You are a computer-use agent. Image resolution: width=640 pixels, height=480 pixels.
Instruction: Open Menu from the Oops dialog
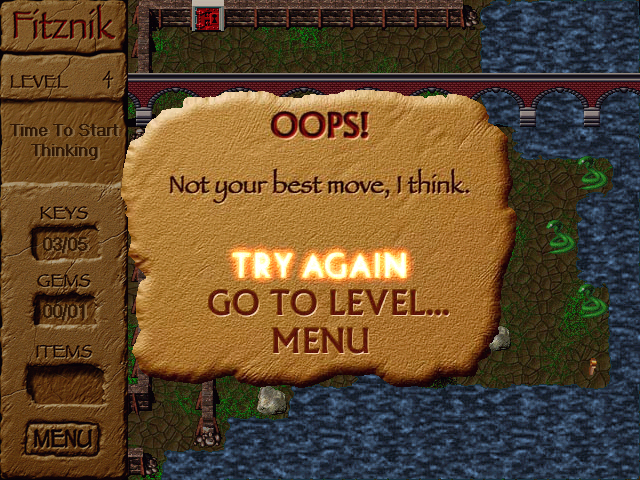[320, 339]
